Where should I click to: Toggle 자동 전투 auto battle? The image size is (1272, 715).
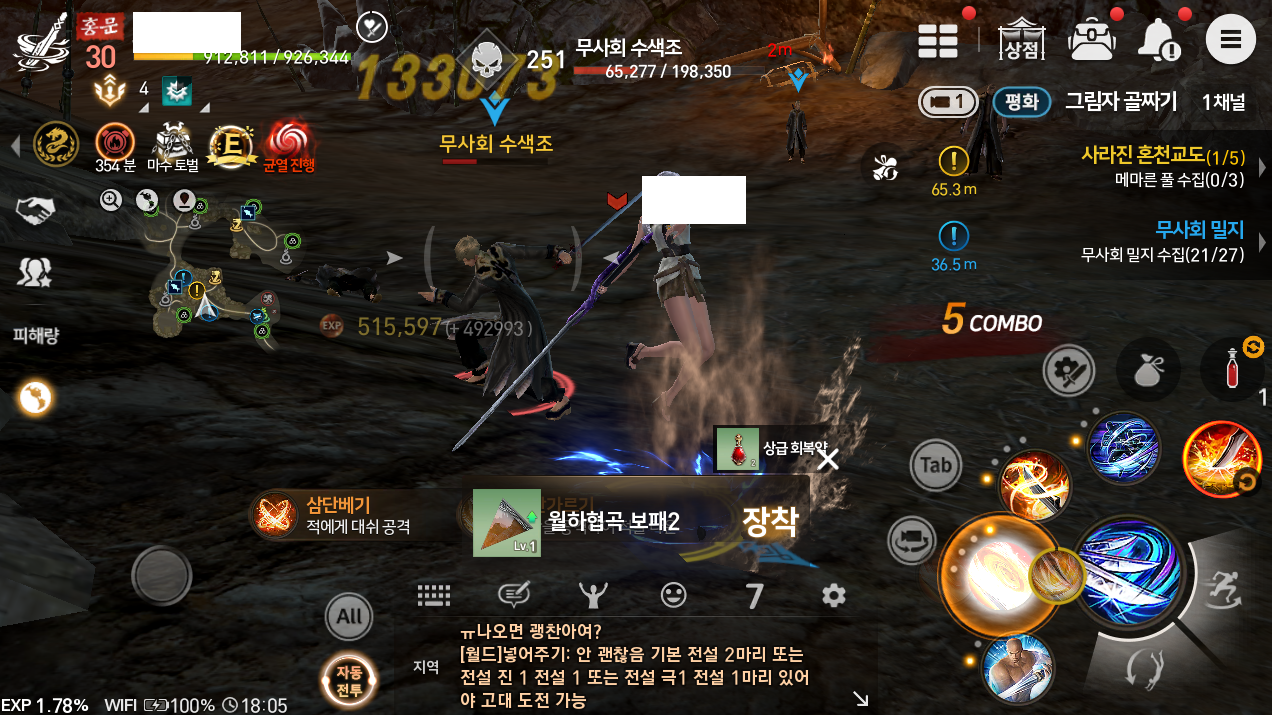coord(349,682)
